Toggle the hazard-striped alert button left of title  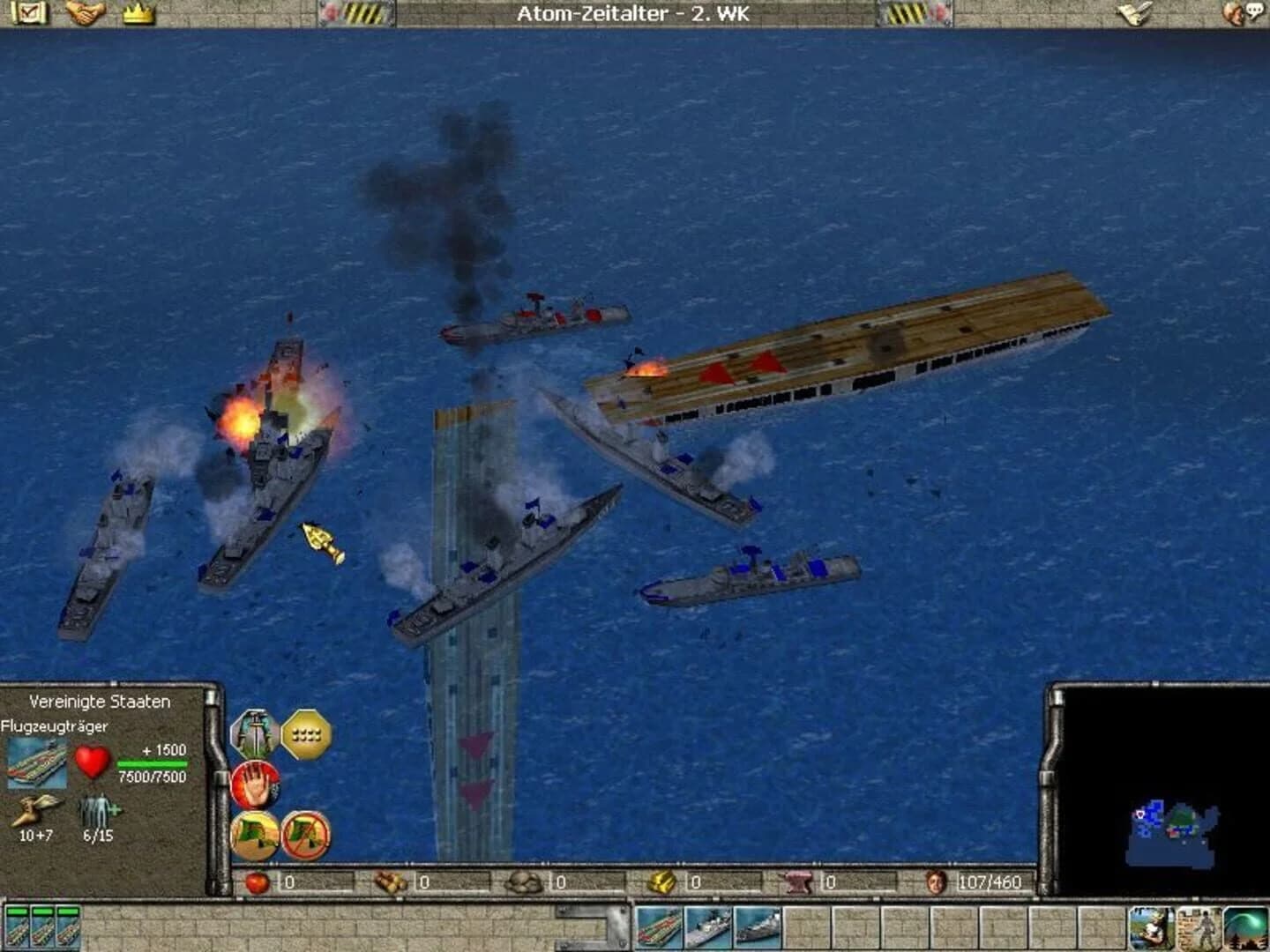(362, 11)
